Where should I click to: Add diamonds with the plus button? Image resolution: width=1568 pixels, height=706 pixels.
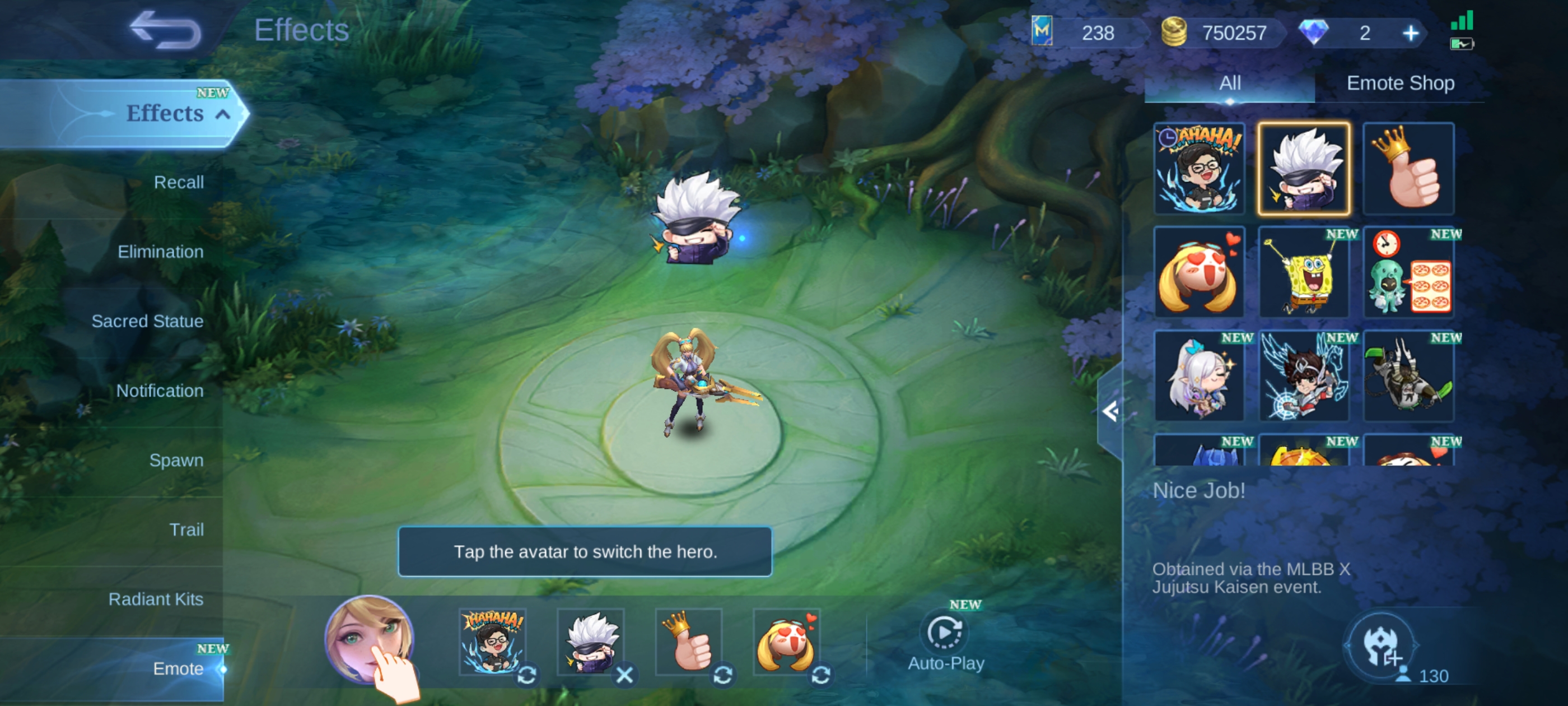[1410, 33]
